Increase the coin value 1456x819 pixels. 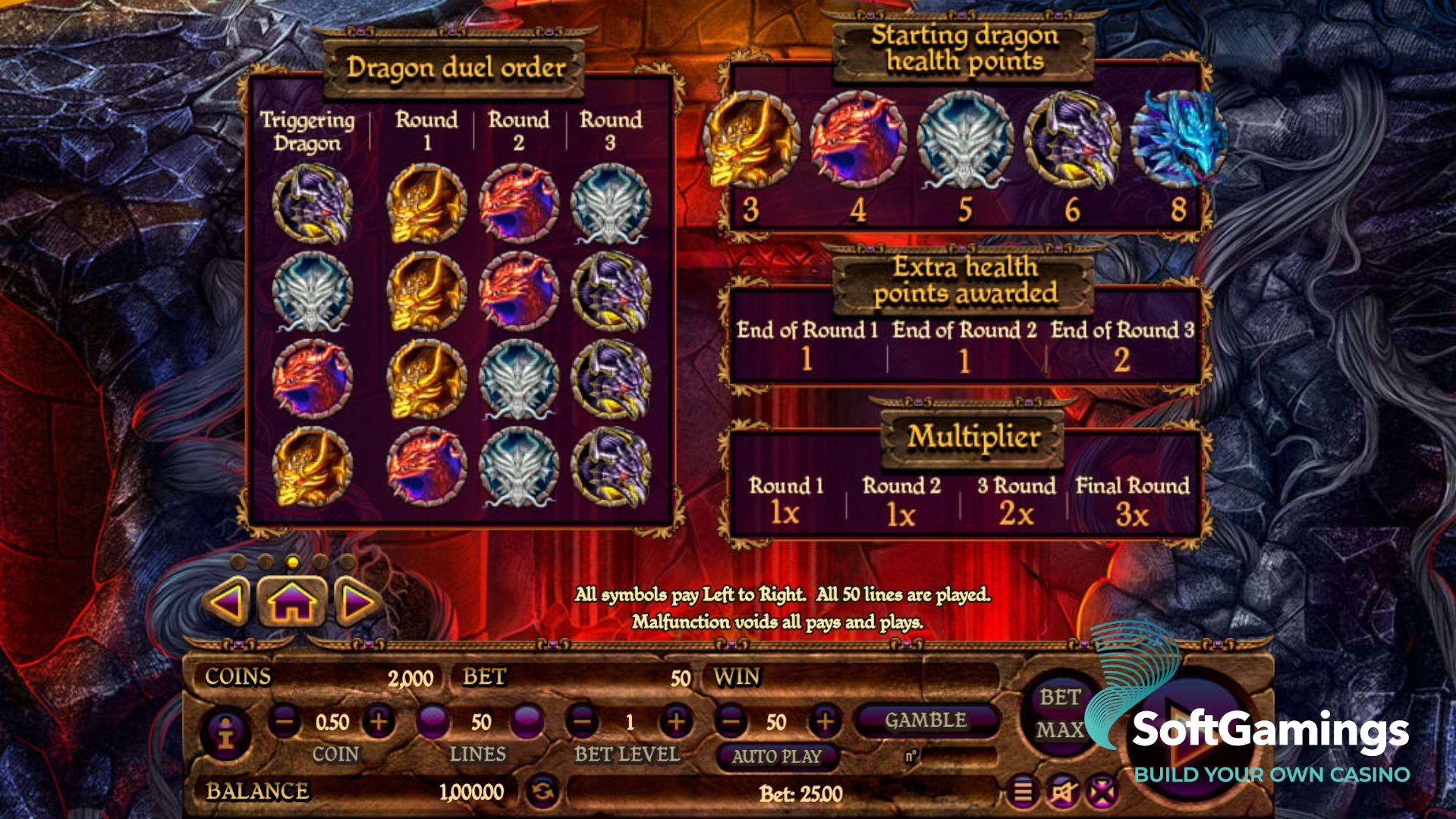pyautogui.click(x=379, y=721)
